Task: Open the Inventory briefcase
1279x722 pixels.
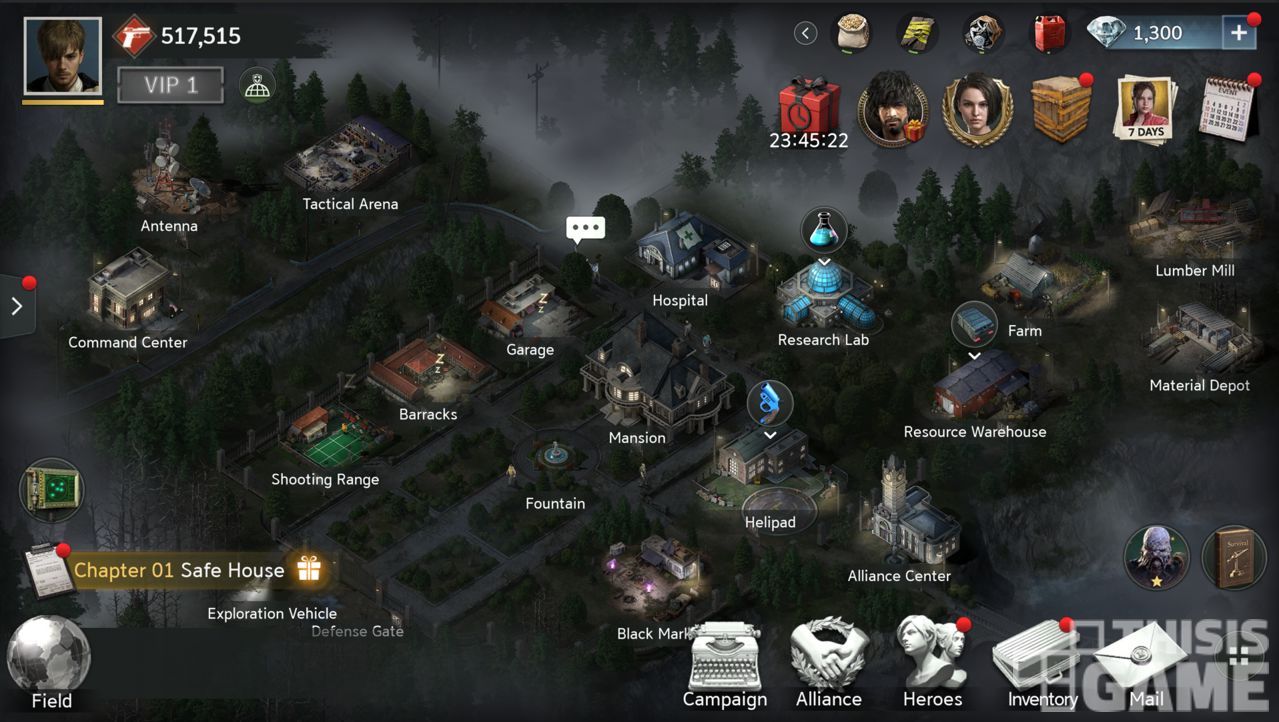Action: (x=1040, y=663)
